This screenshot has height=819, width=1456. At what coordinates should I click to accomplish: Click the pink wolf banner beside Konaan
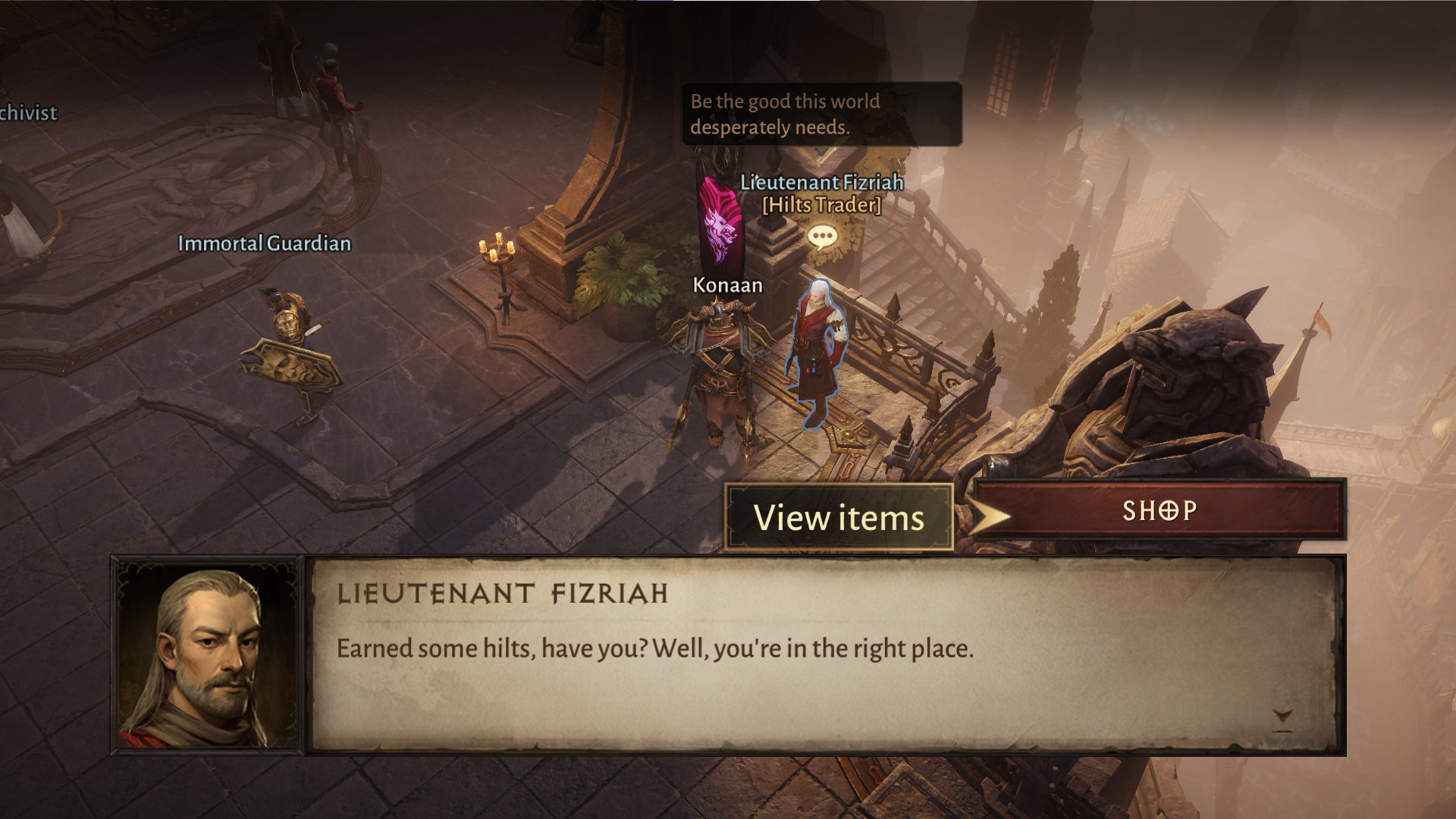[x=720, y=220]
